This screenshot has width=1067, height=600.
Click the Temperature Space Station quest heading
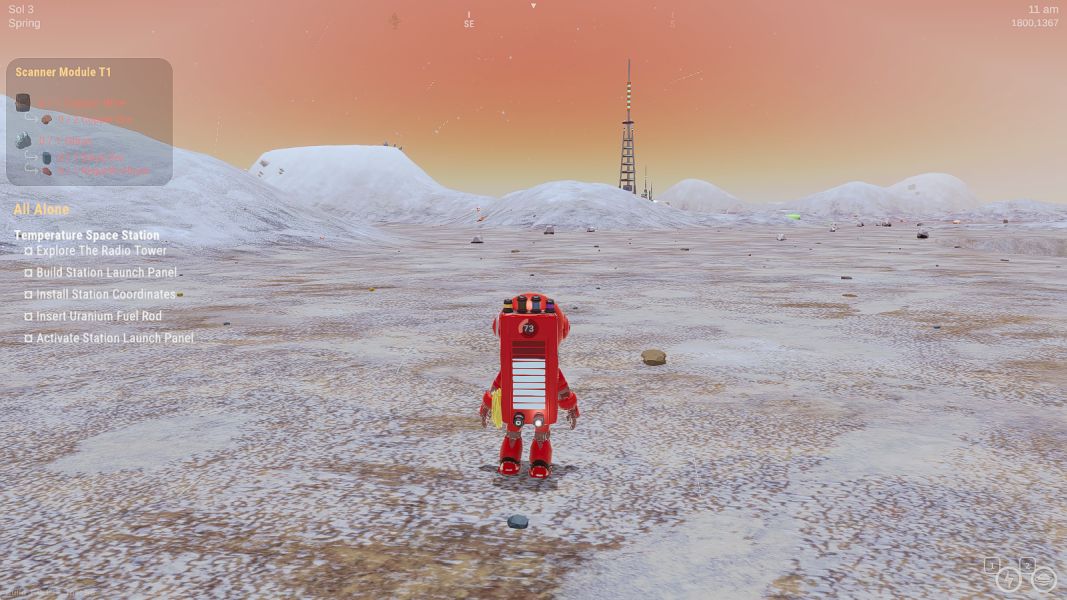pyautogui.click(x=86, y=235)
